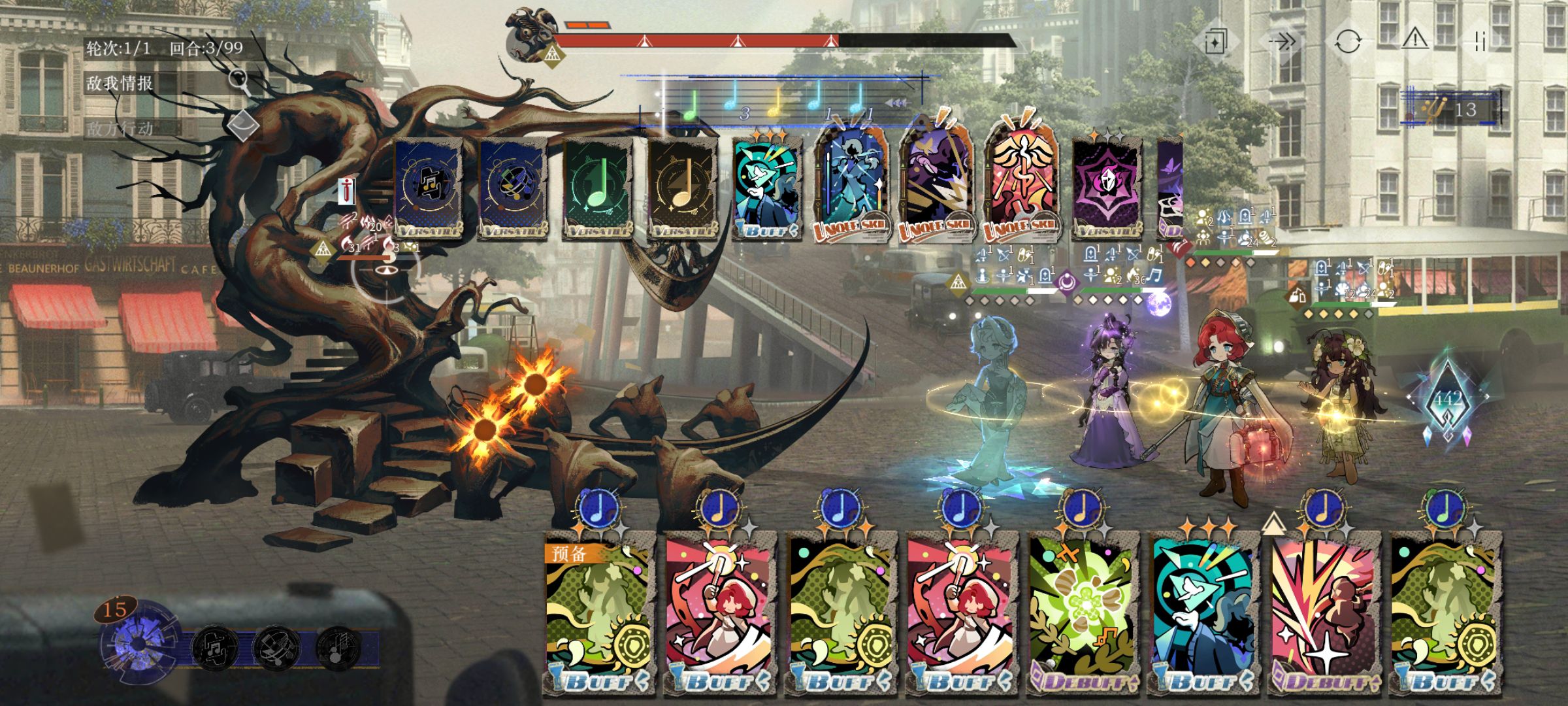1568x706 pixels.
Task: Remove the gold music note card from queue
Action: [x=681, y=188]
